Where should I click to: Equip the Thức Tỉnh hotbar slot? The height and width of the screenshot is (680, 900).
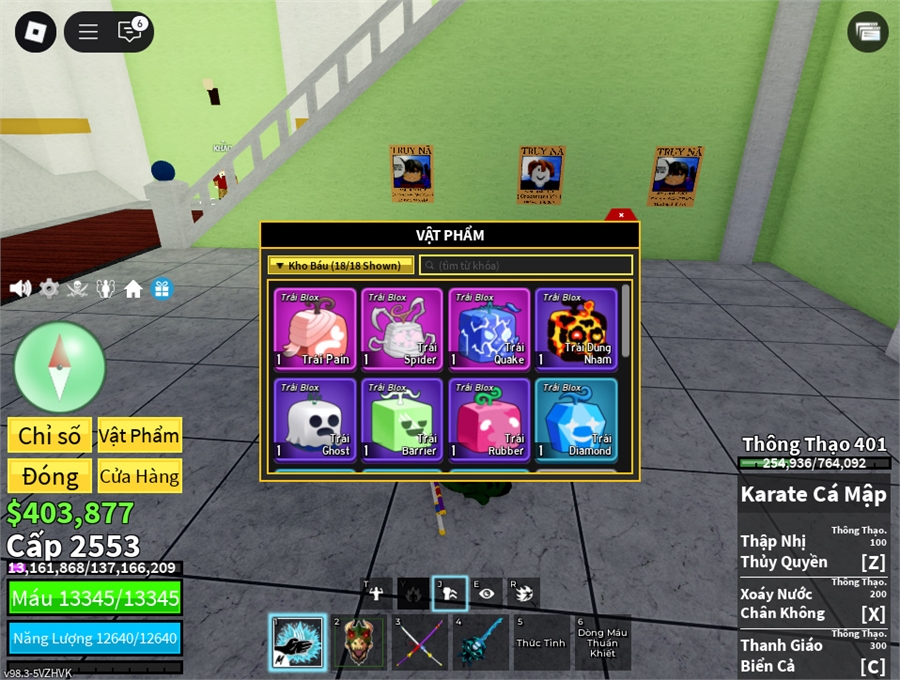click(x=541, y=642)
